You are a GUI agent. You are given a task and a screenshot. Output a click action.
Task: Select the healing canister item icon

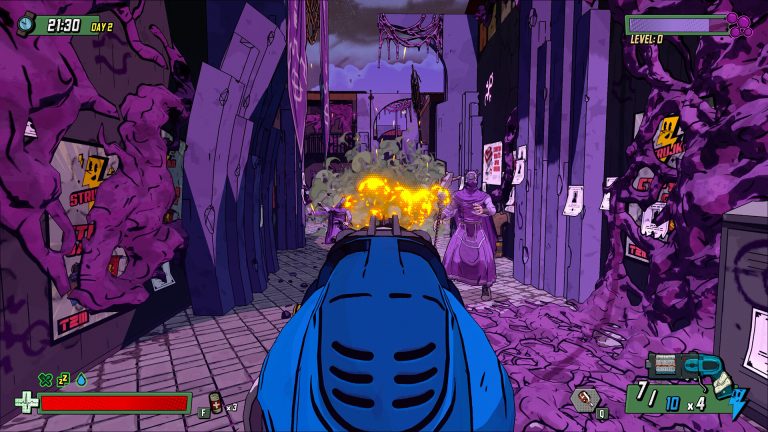pos(215,402)
